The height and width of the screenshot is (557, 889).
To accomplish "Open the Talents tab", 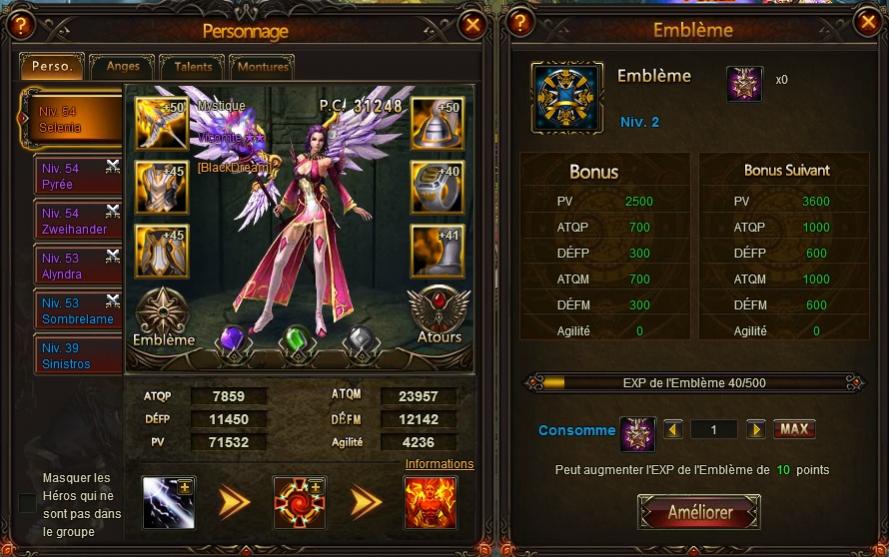I will (x=192, y=67).
